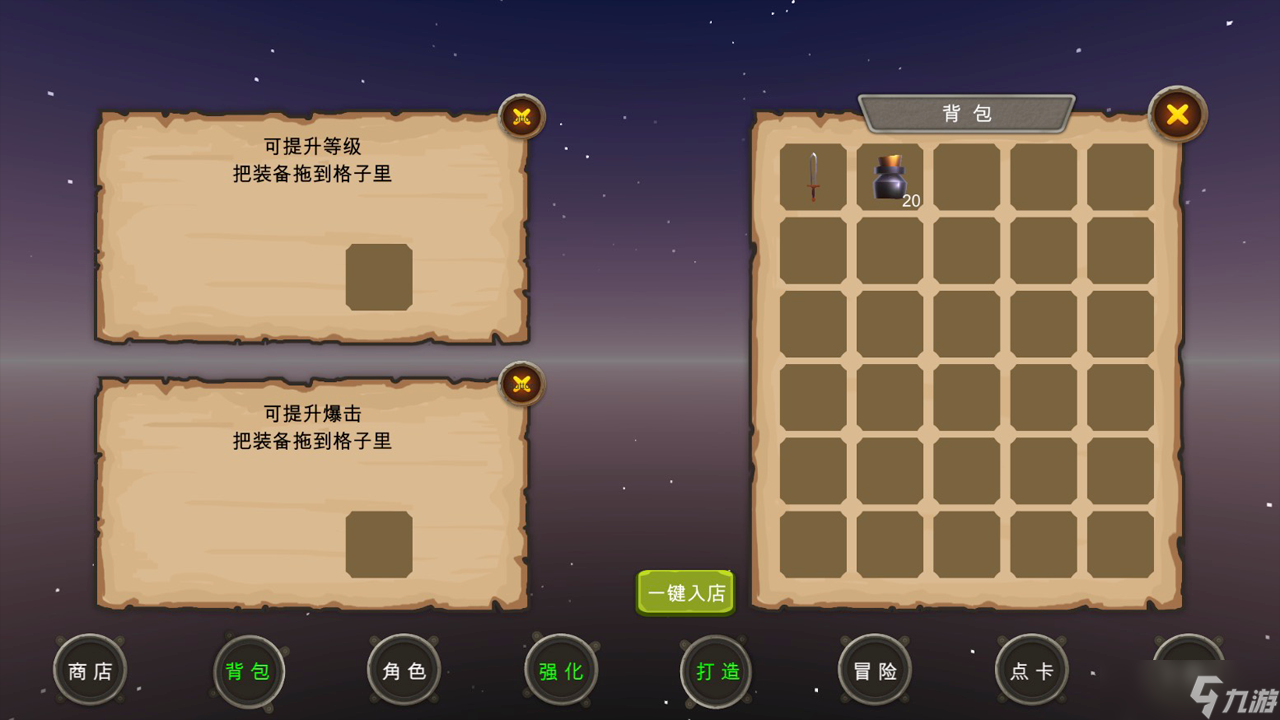Open the 点卡 point card screen
The width and height of the screenshot is (1280, 720).
[x=1030, y=671]
